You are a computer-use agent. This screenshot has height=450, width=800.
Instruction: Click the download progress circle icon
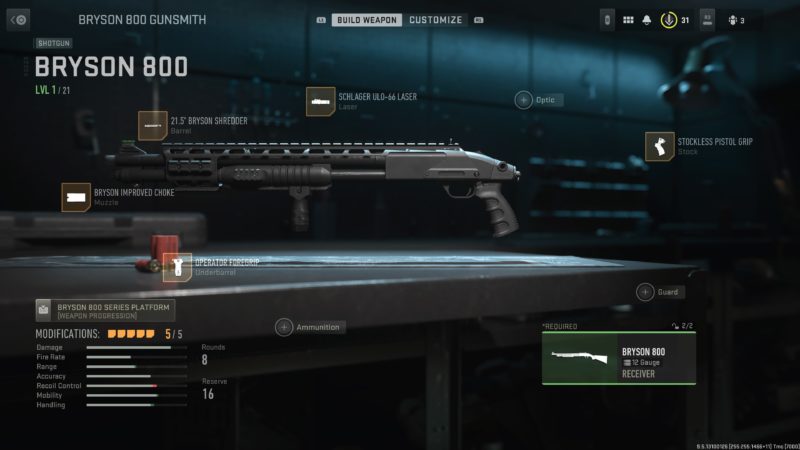pos(666,20)
